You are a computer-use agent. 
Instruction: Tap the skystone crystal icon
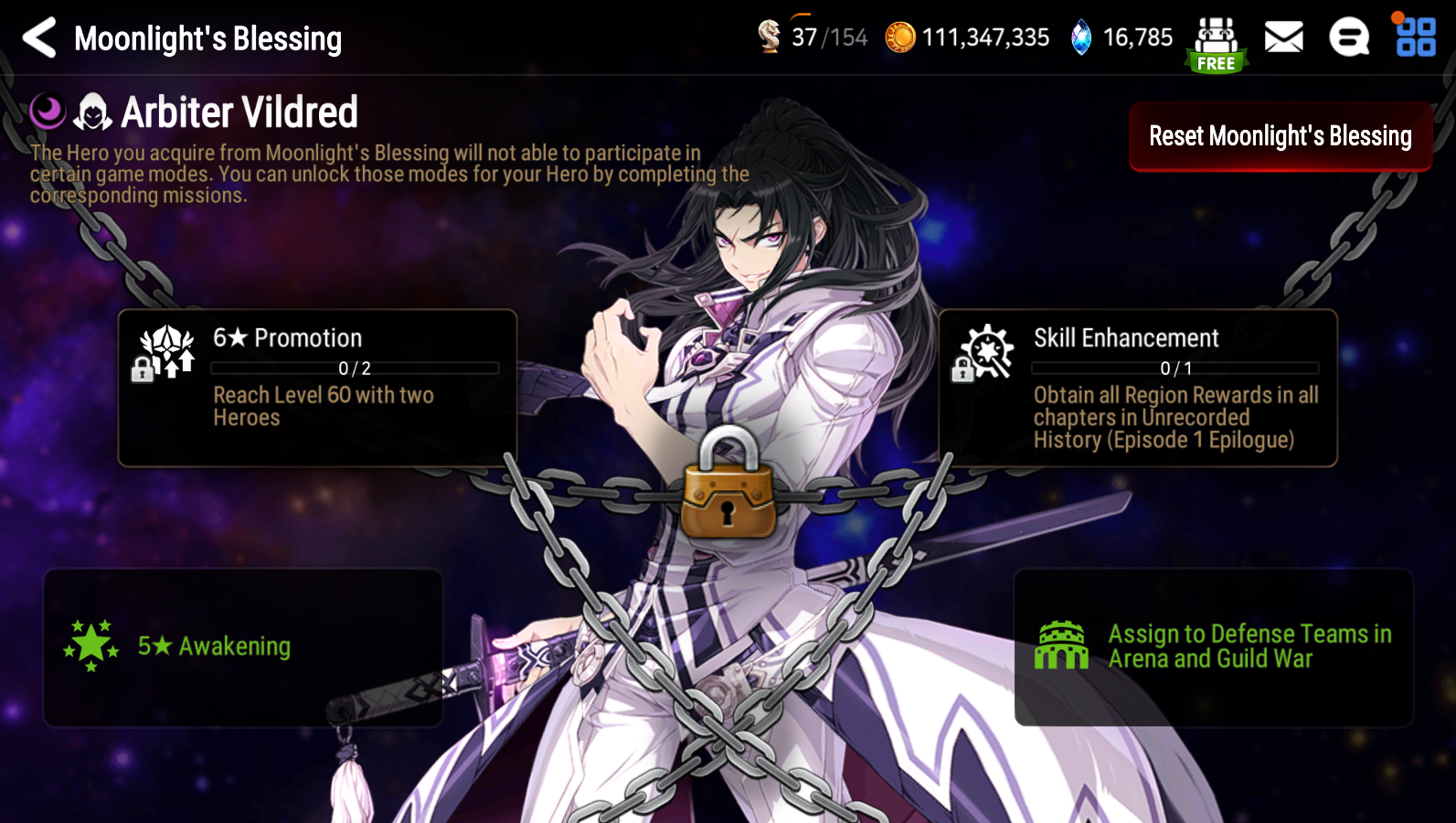(x=1080, y=37)
